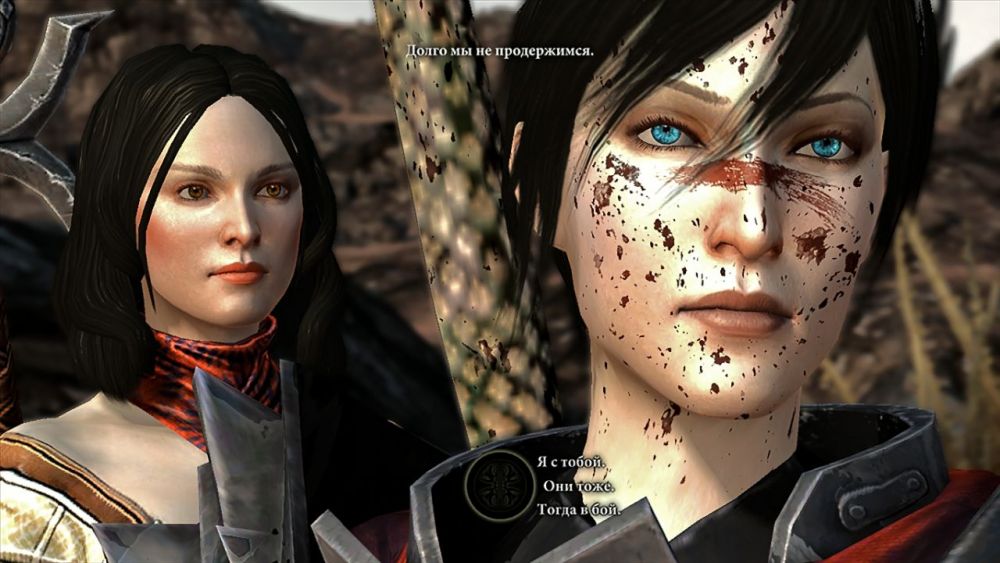Screen dimensions: 1000x563
Task: Select the dialogue option "Они тоже."
Action: click(579, 486)
